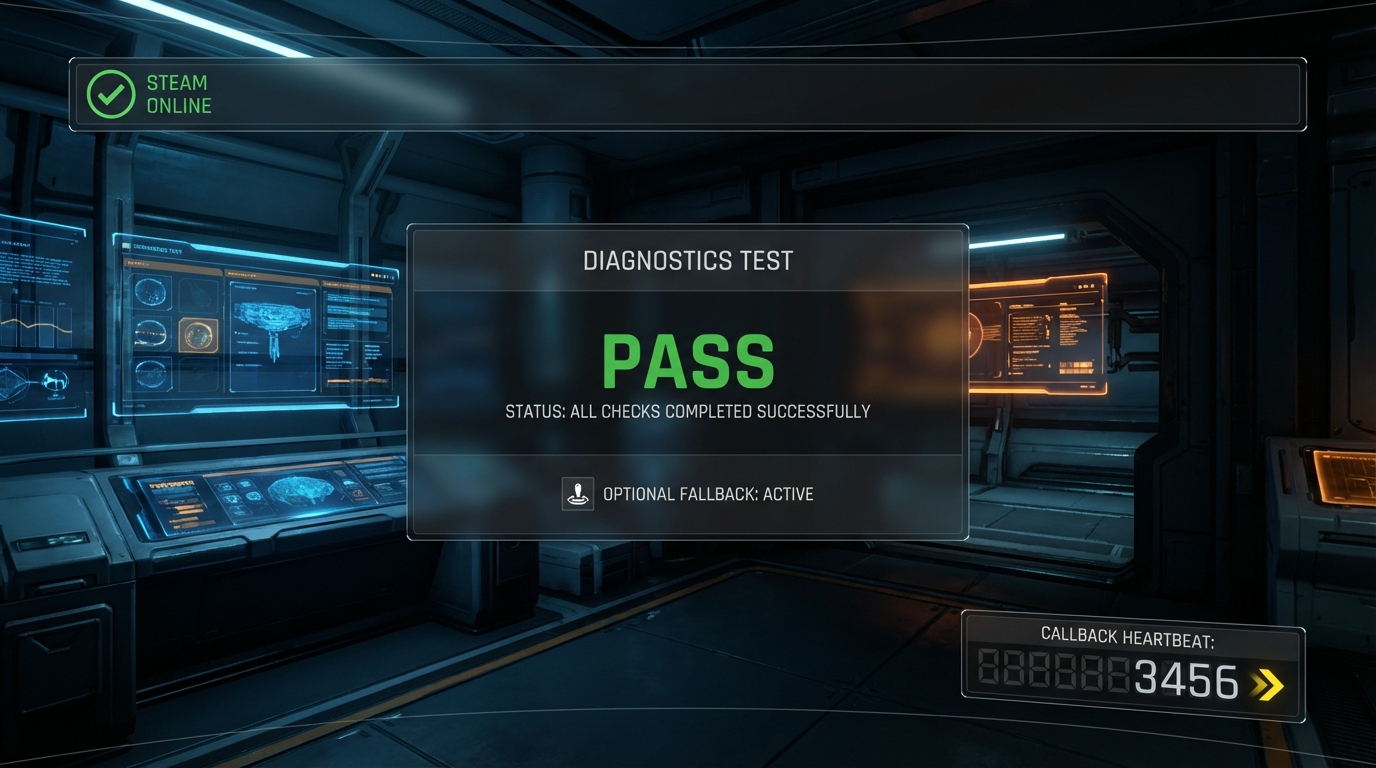Click the green checkmark Steam Online icon

click(x=111, y=94)
